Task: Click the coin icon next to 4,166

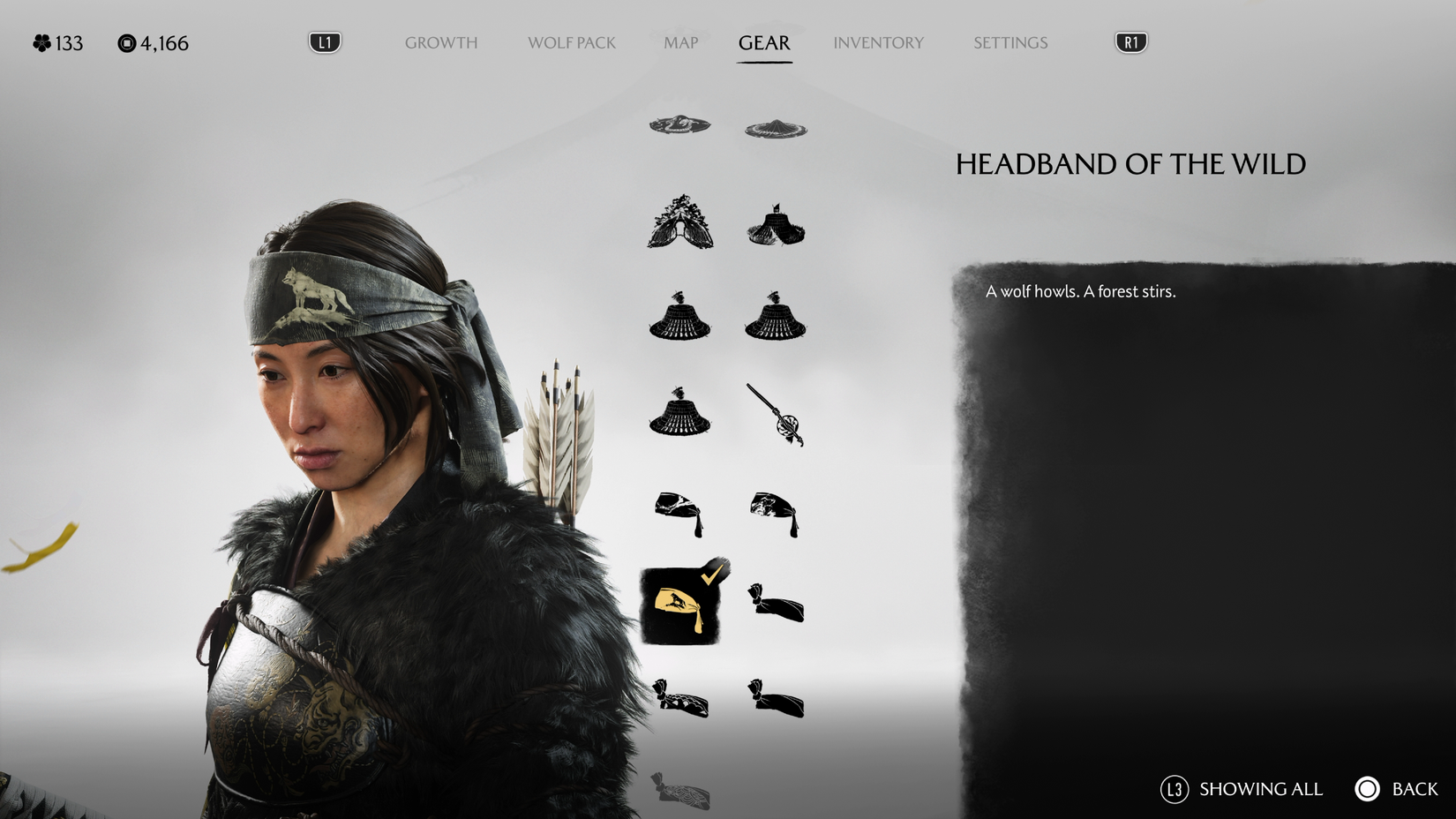Action: [x=126, y=41]
